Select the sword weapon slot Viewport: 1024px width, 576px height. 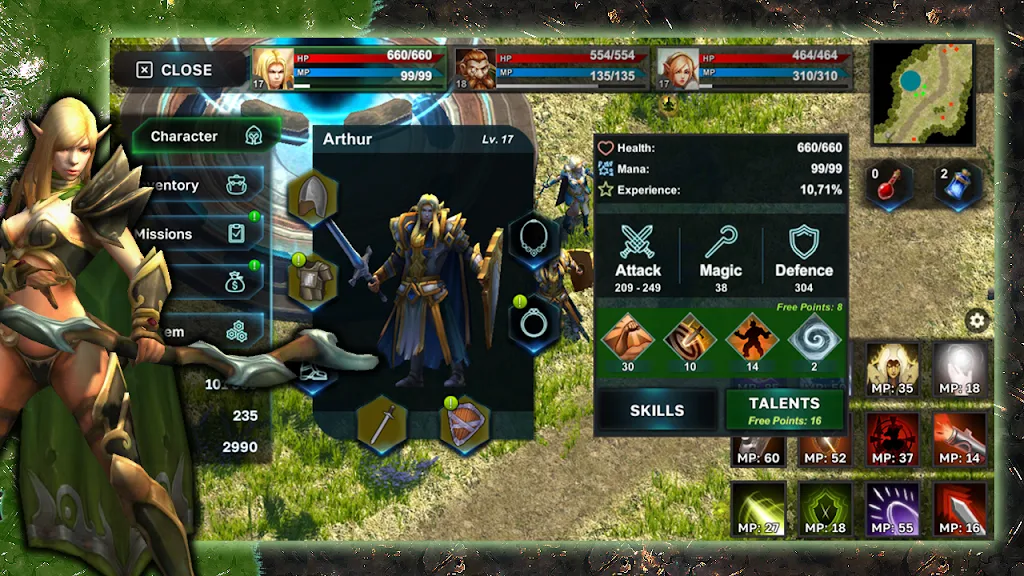point(381,423)
